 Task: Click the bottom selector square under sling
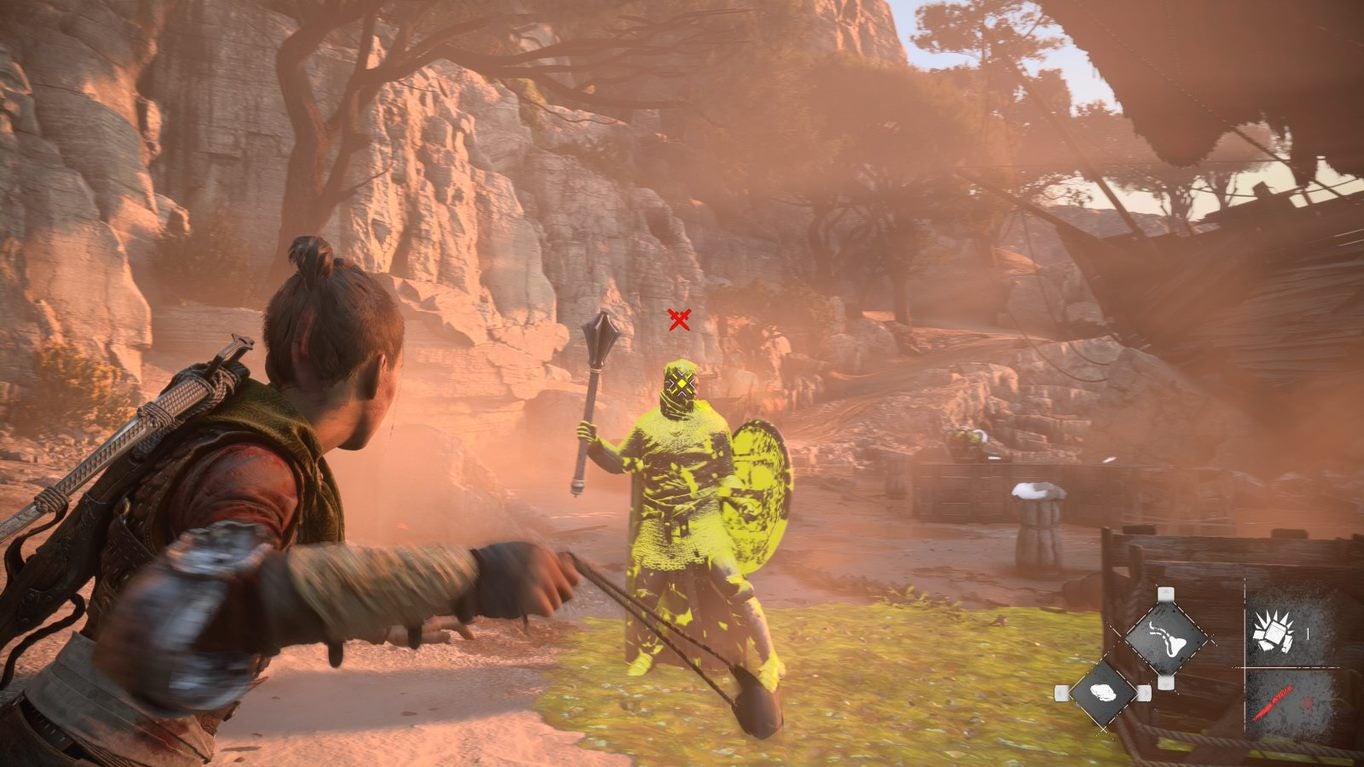(1166, 683)
